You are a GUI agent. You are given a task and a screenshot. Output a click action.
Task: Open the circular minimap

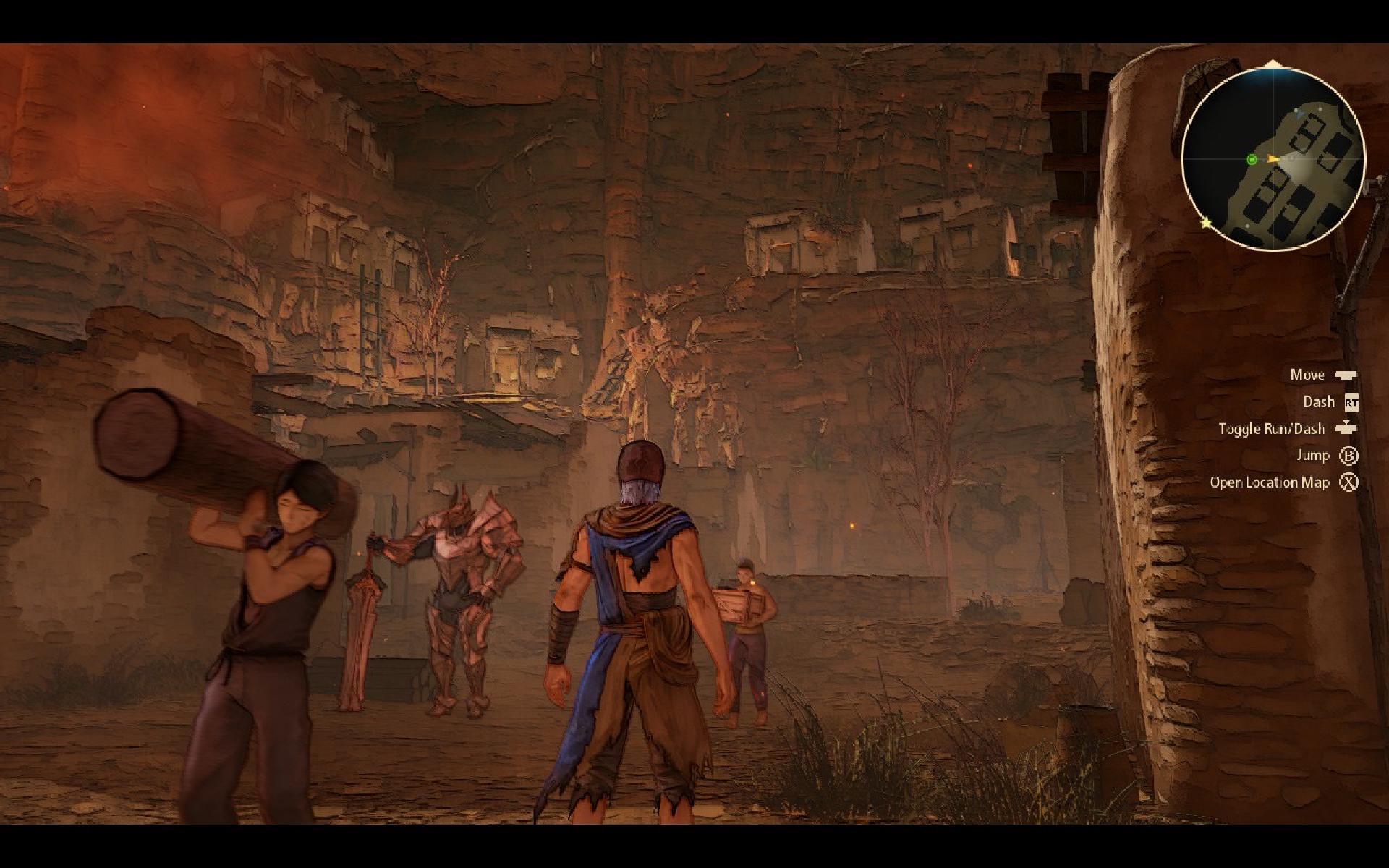click(x=1273, y=159)
